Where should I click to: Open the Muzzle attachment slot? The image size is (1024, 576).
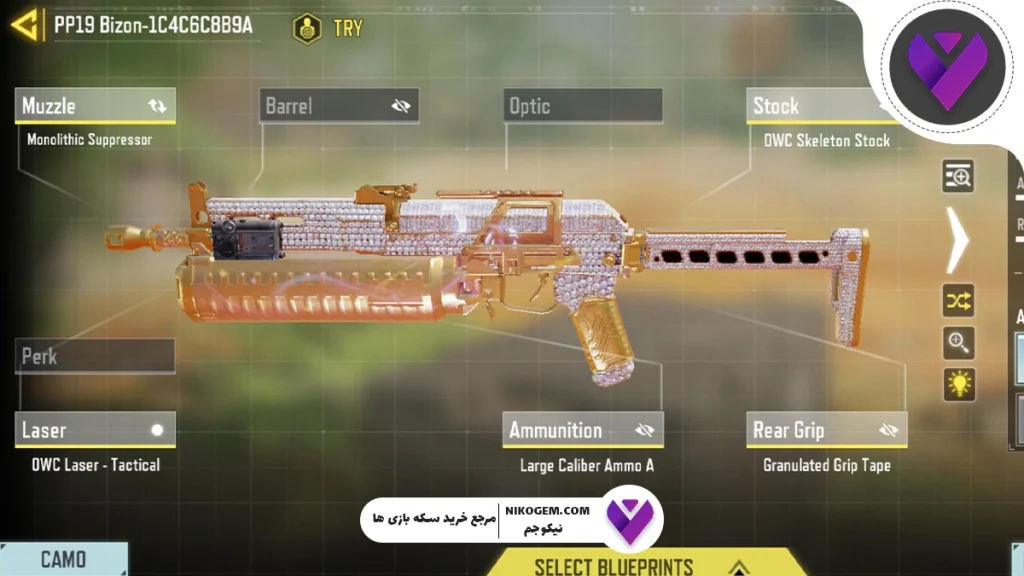tap(96, 106)
